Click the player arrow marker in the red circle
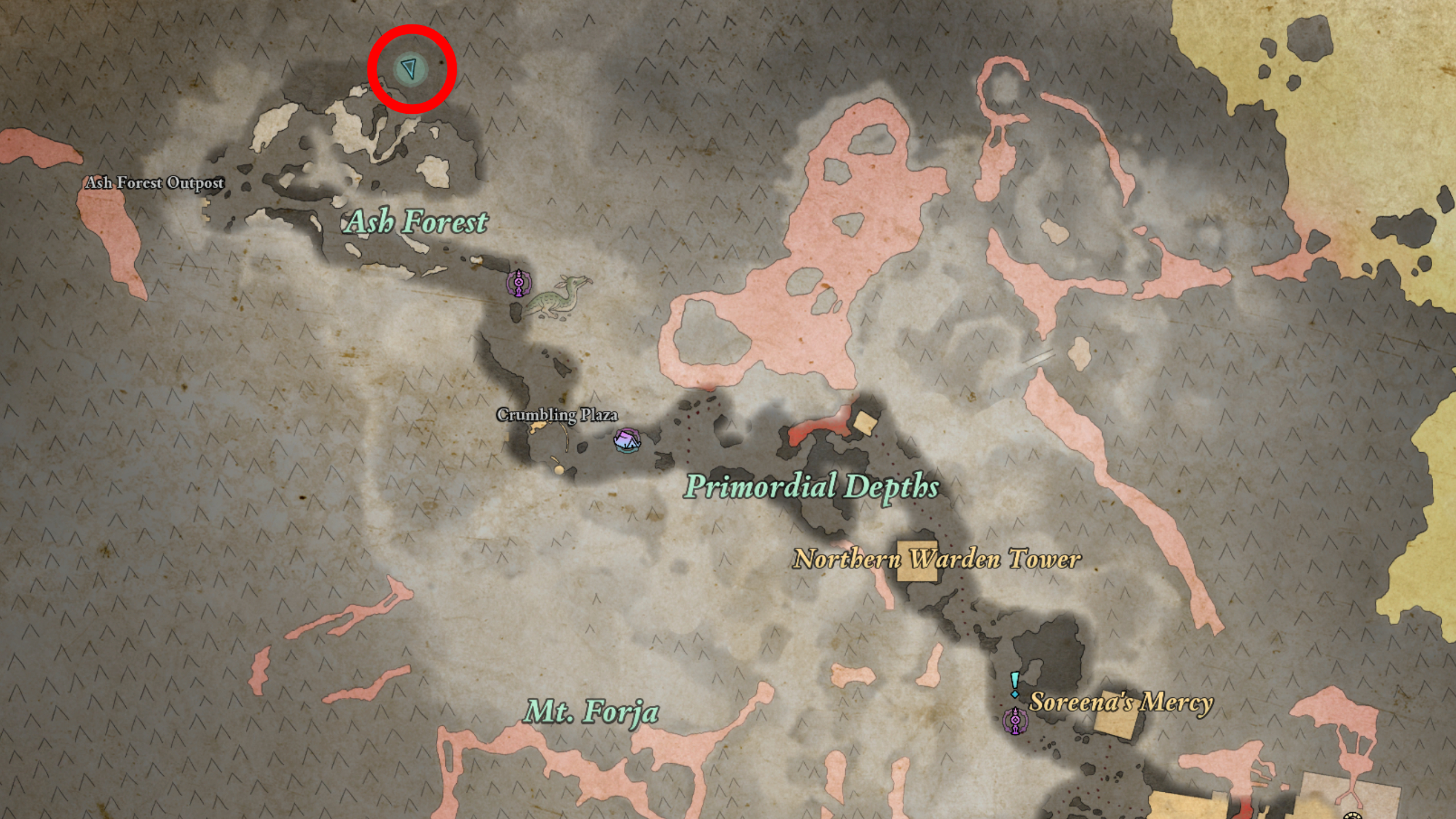The height and width of the screenshot is (819, 1456). coord(409,69)
